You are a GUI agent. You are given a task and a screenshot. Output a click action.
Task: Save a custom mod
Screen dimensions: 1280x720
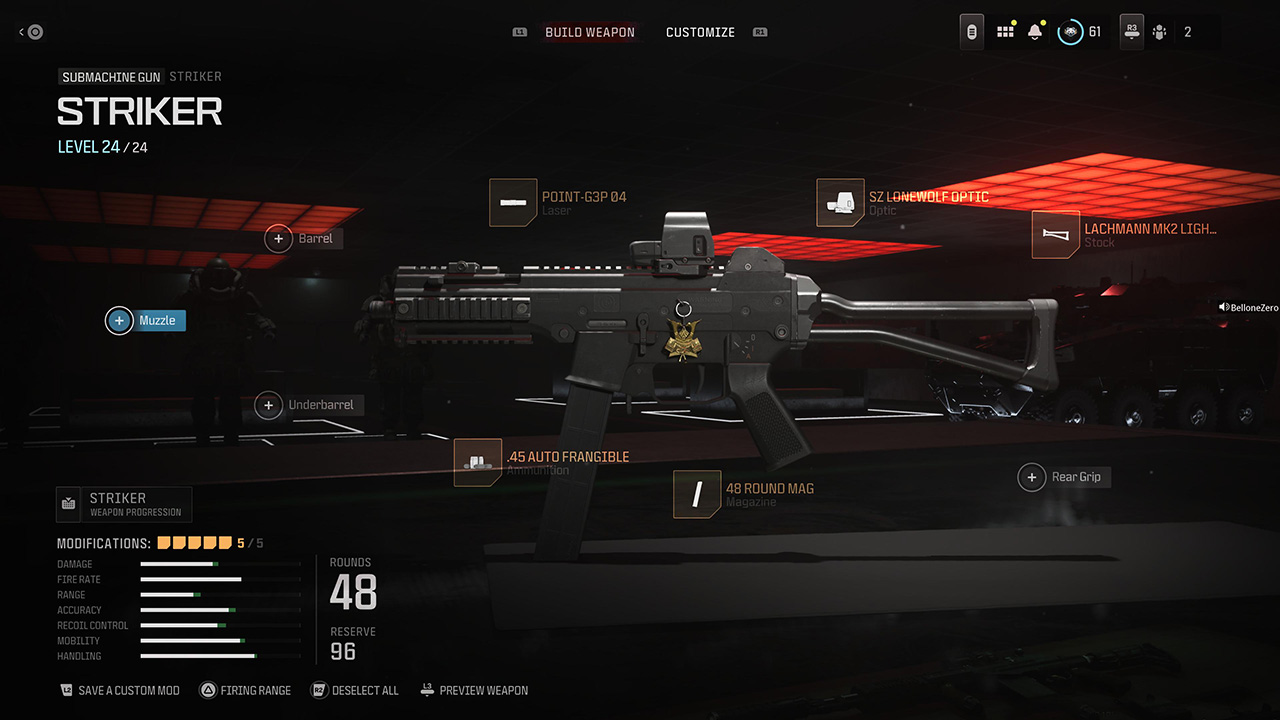click(120, 690)
